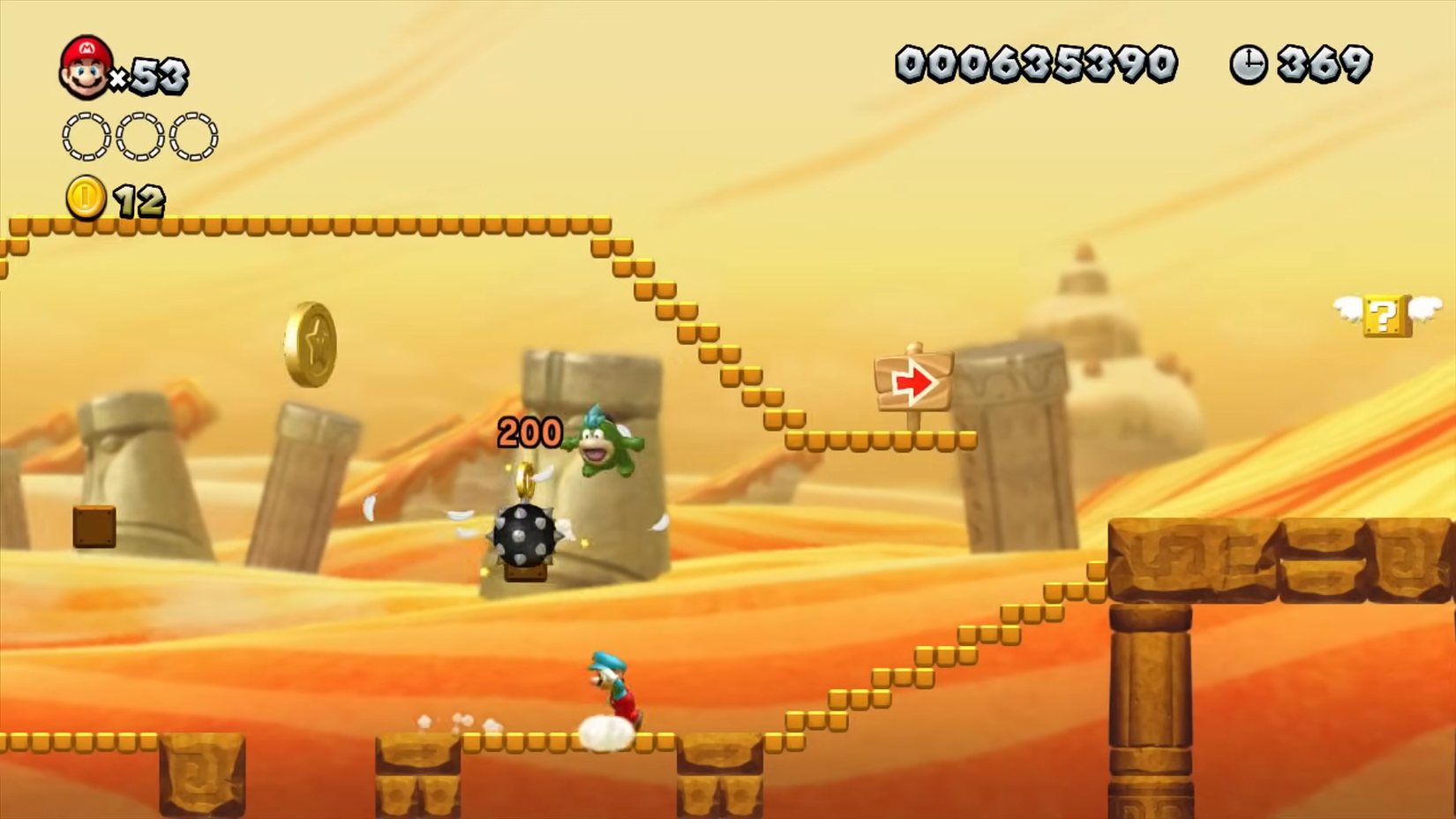Select the spinning Star Coin
Viewport: 1456px width, 819px height.
pos(311,344)
